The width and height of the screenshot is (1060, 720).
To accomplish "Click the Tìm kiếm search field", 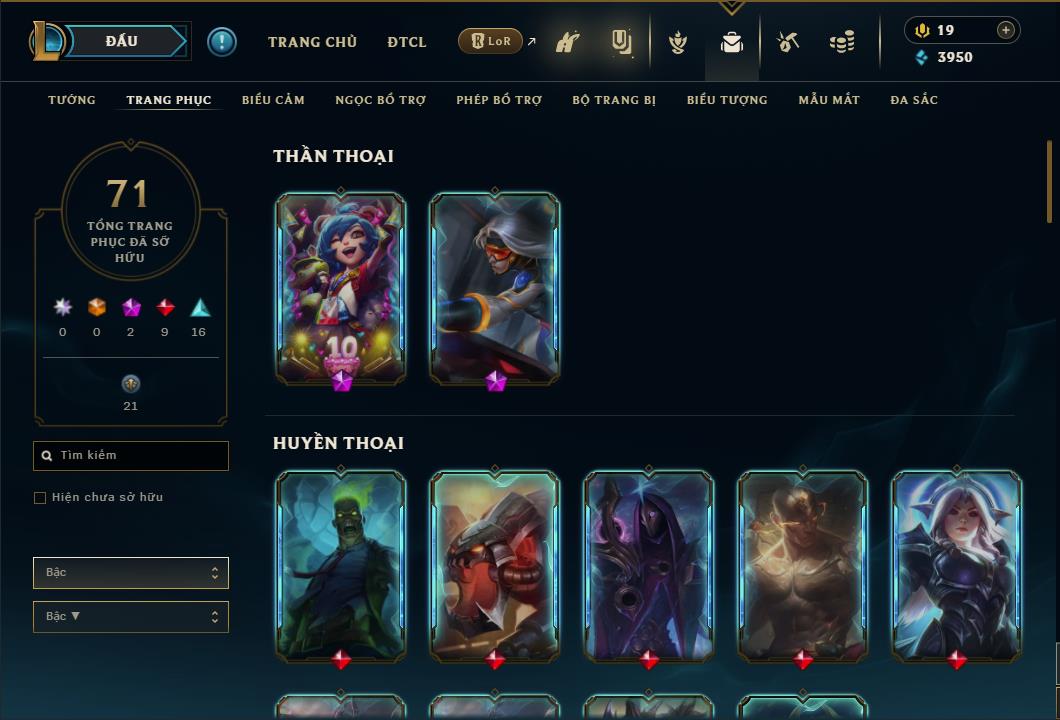I will 131,456.
